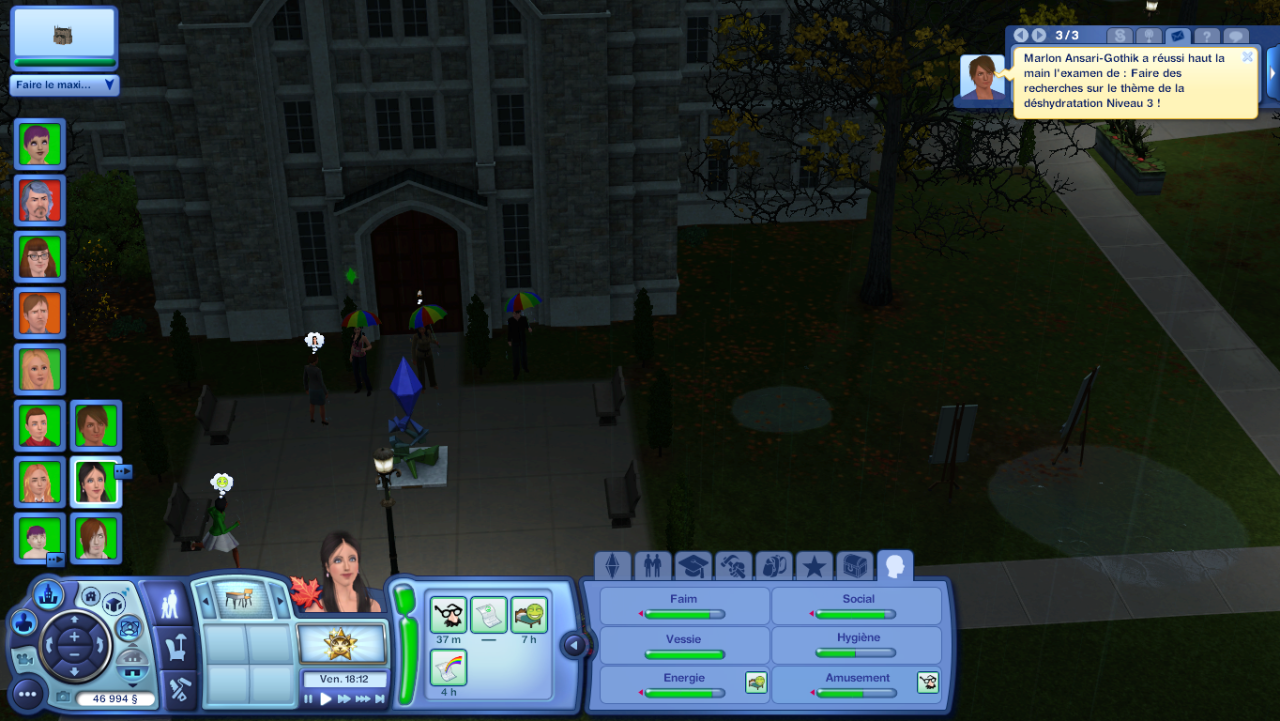Switch to Build mode with the paint roller and saw
This screenshot has height=721, width=1280.
coord(179,688)
